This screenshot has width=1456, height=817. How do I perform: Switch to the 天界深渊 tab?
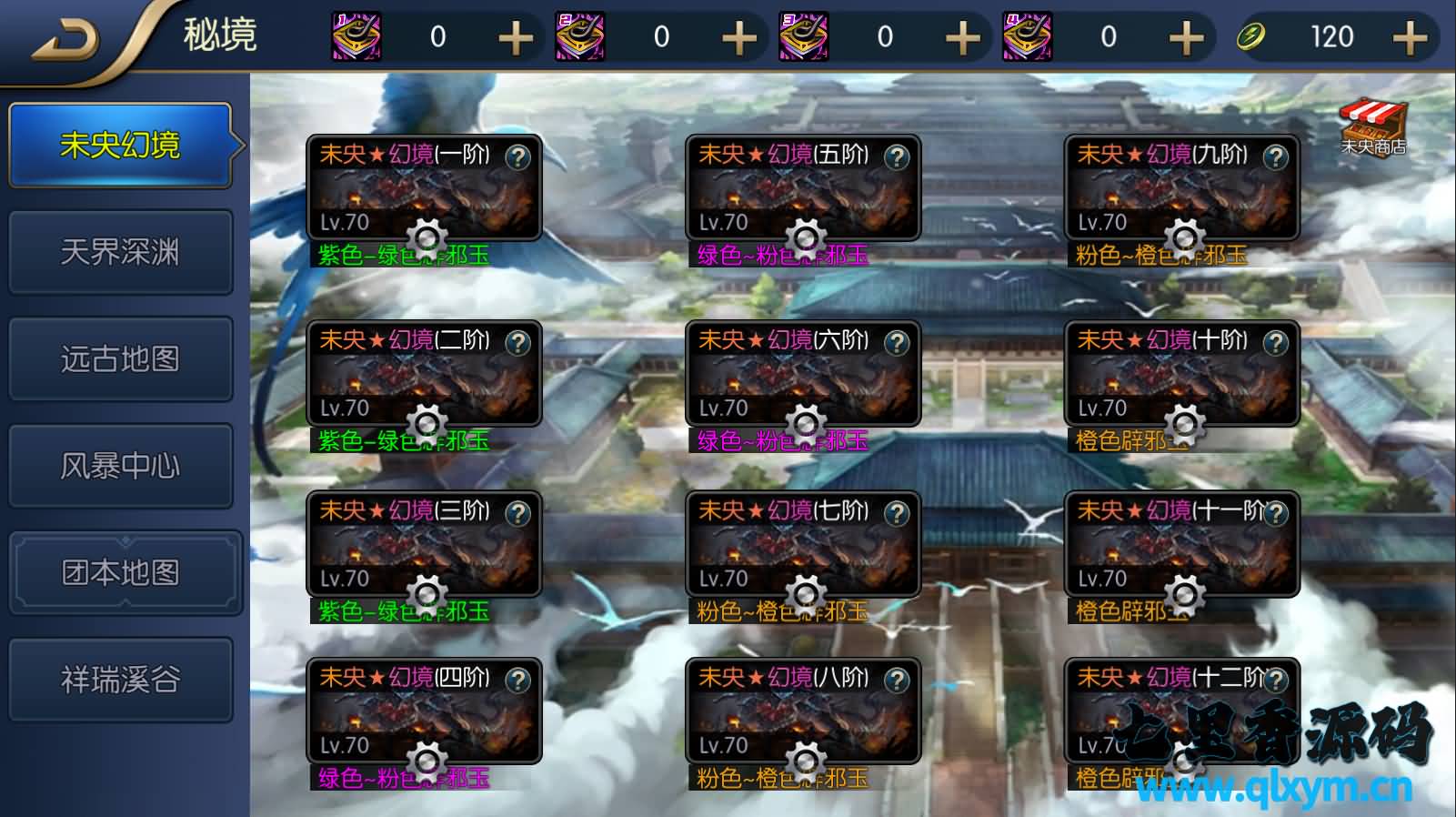(121, 251)
